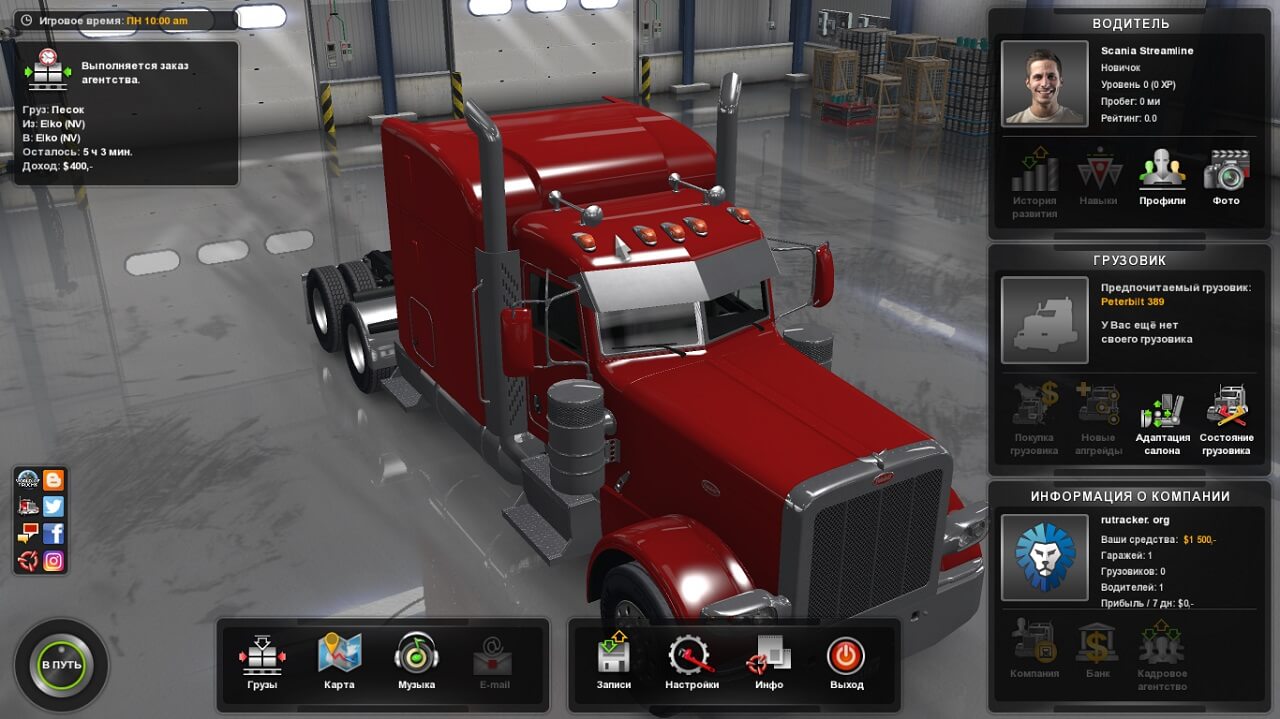Open the Фото camera mode

[x=1226, y=176]
